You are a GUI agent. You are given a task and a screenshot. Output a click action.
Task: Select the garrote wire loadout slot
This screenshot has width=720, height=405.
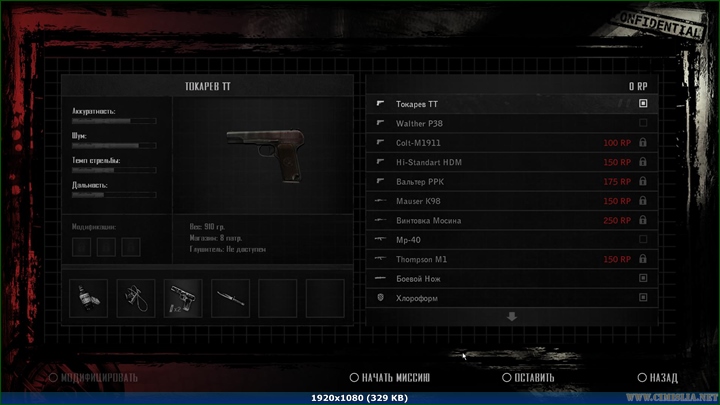point(136,297)
